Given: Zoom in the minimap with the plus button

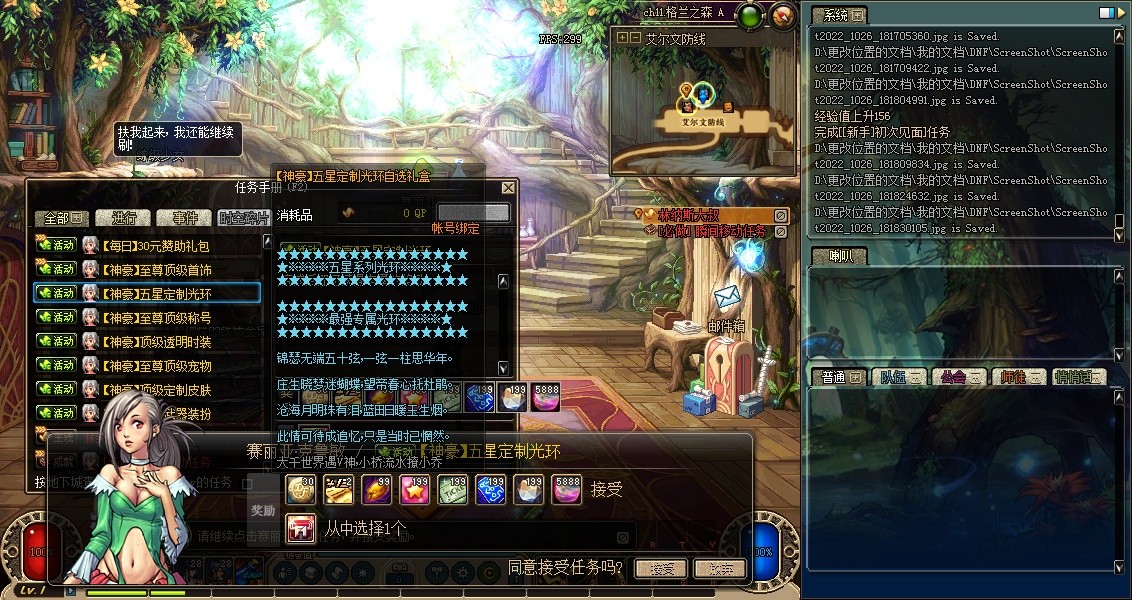Looking at the screenshot, I should click(622, 38).
